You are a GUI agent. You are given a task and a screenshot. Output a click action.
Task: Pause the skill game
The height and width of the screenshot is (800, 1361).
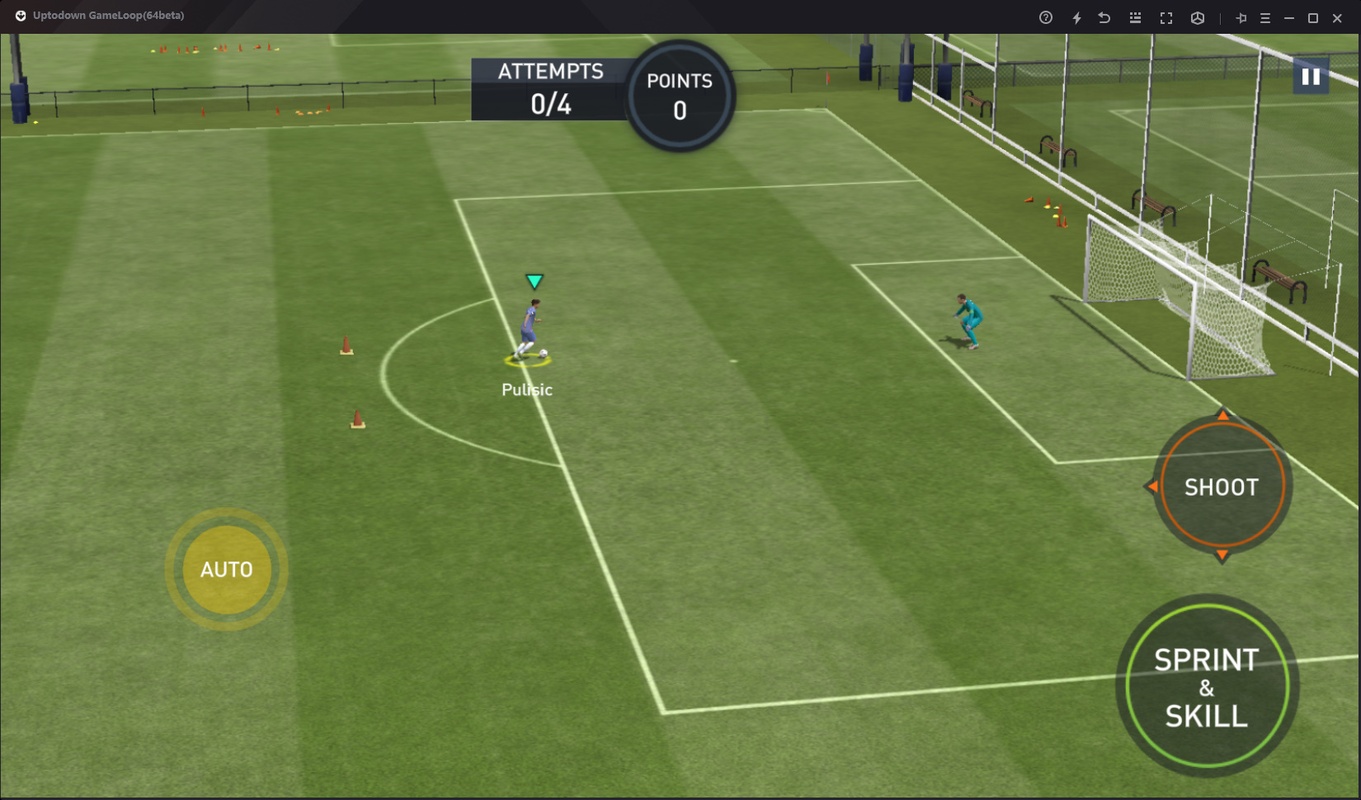[1310, 75]
